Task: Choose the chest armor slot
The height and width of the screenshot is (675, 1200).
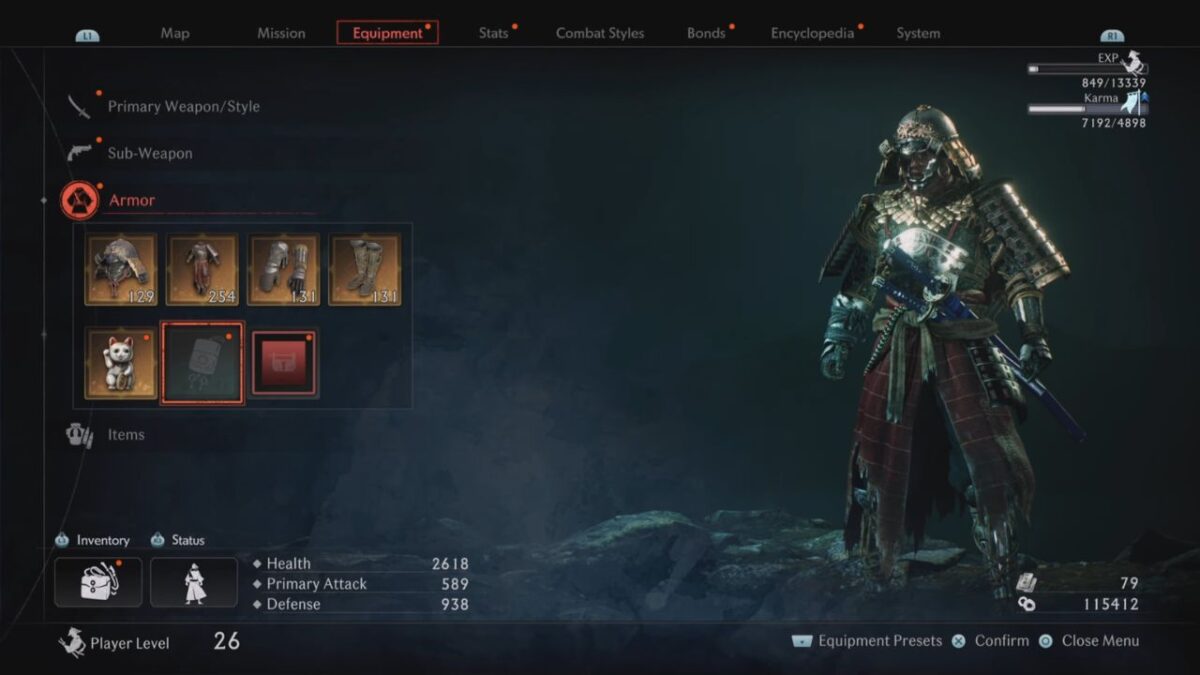Action: 202,270
